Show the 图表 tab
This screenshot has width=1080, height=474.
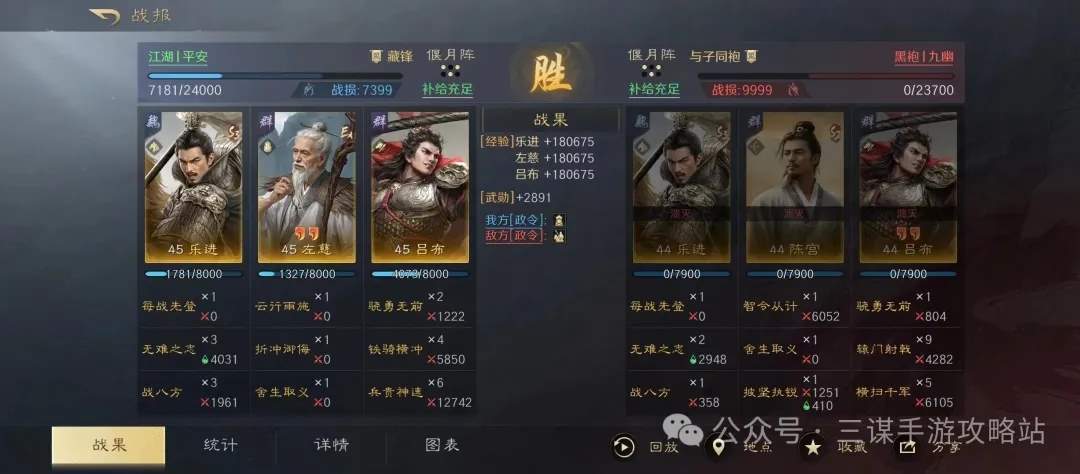[x=441, y=445]
